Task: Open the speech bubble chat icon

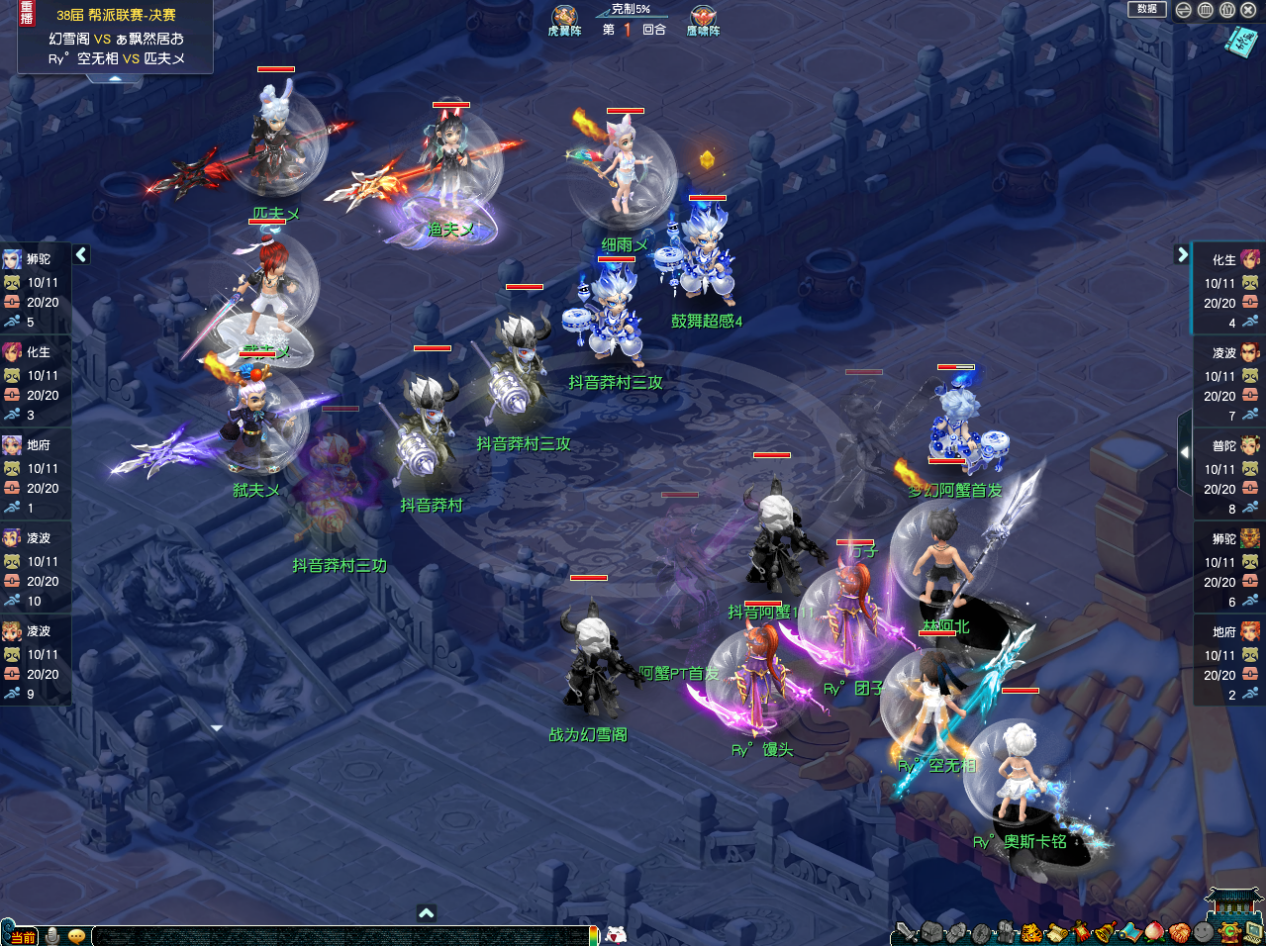Action: [76, 936]
